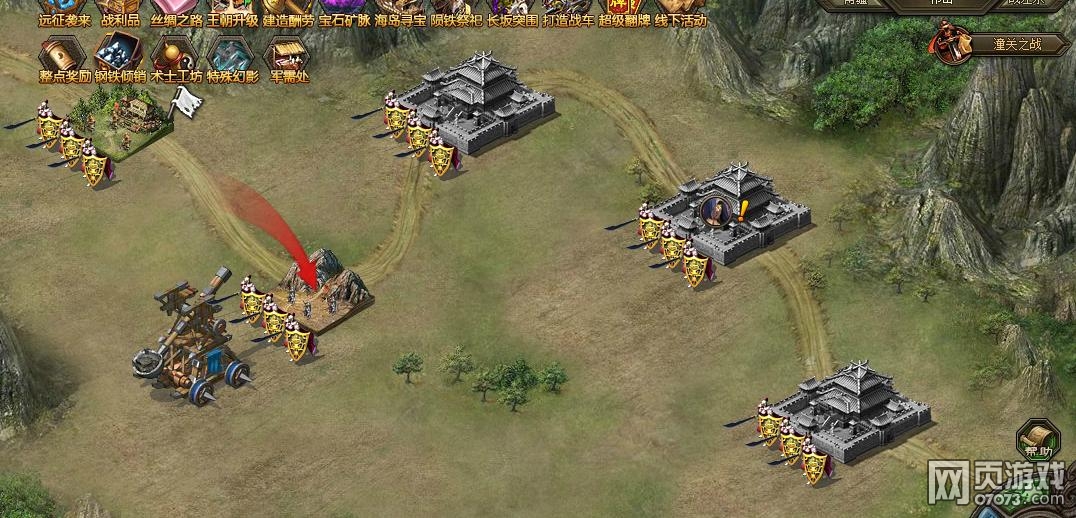Open the 钢铁倾销 steel sale
Screen dimensions: 1076x518
(120, 58)
